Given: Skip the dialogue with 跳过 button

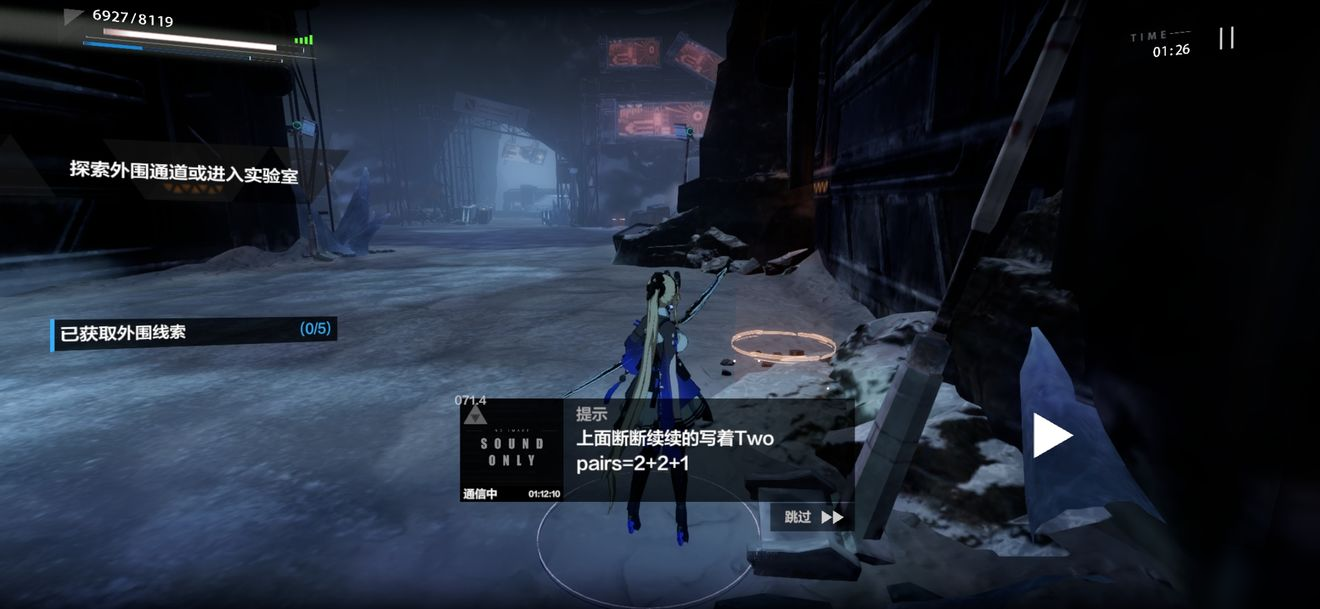Looking at the screenshot, I should point(813,517).
